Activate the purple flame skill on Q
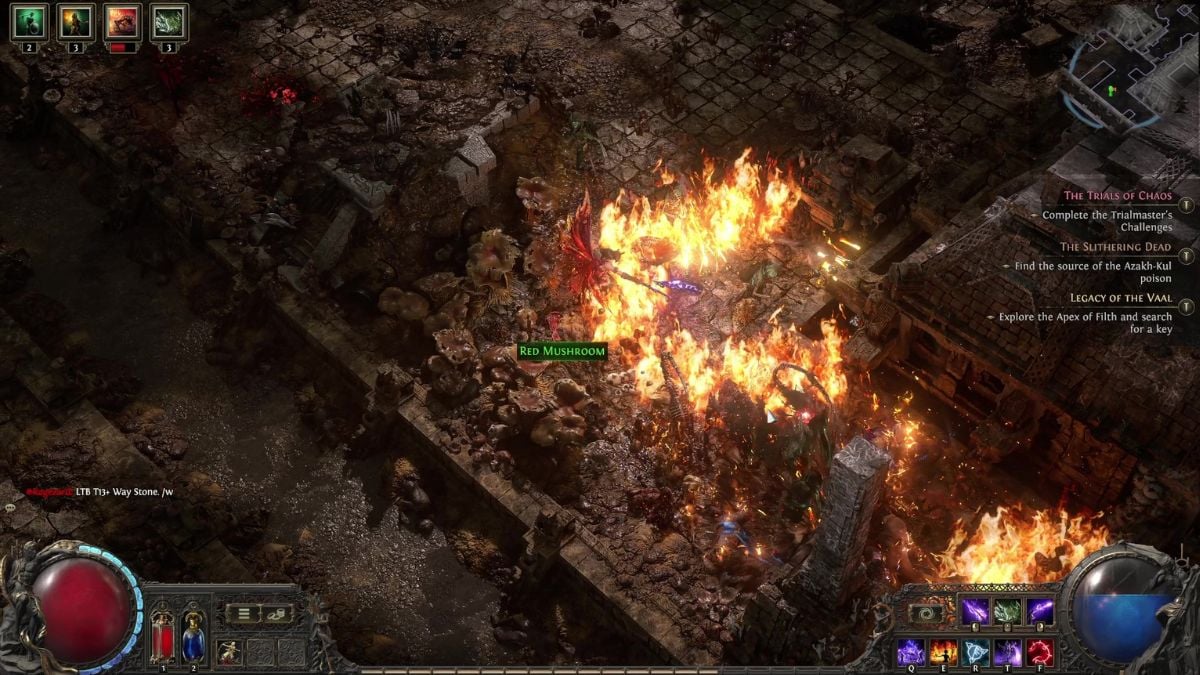 tap(910, 652)
